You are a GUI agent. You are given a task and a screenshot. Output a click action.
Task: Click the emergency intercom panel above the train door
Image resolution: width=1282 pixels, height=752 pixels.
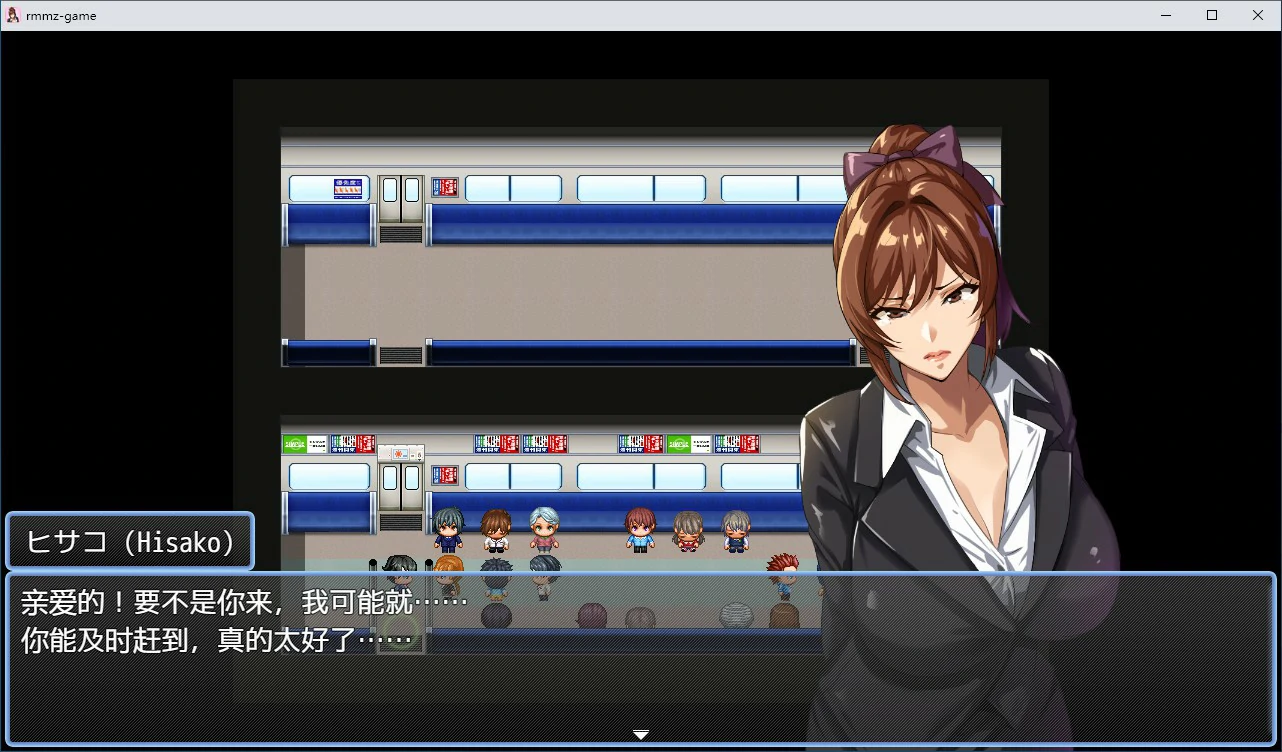[x=398, y=451]
